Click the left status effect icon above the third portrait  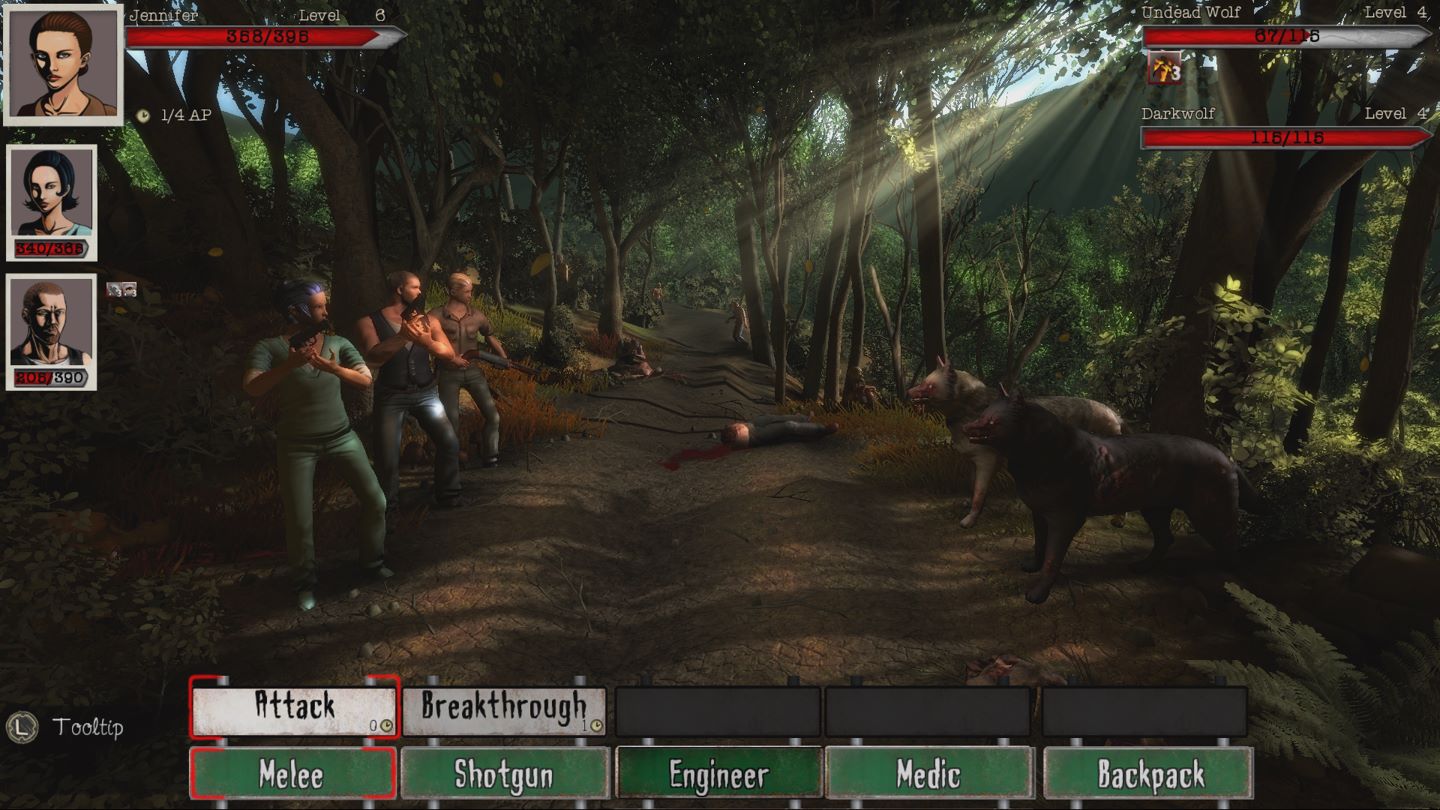pos(113,289)
